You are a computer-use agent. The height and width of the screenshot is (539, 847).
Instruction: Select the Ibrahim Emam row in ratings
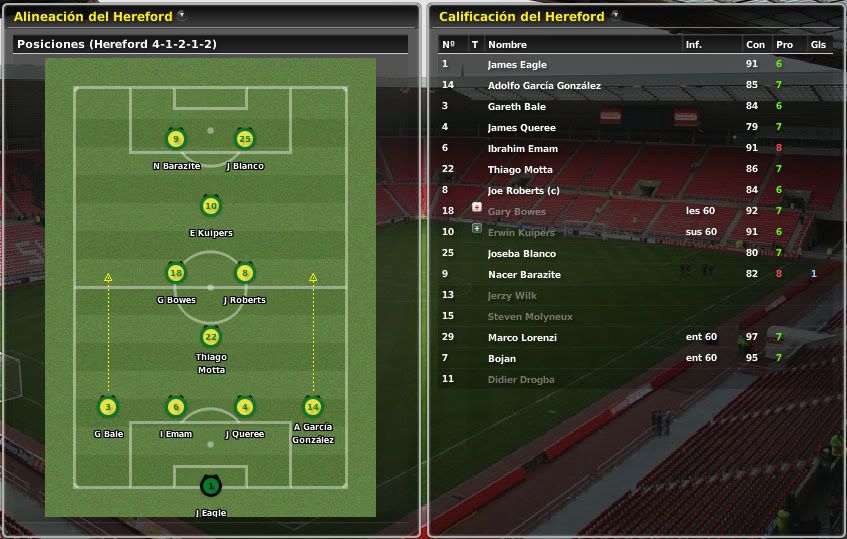coord(522,148)
